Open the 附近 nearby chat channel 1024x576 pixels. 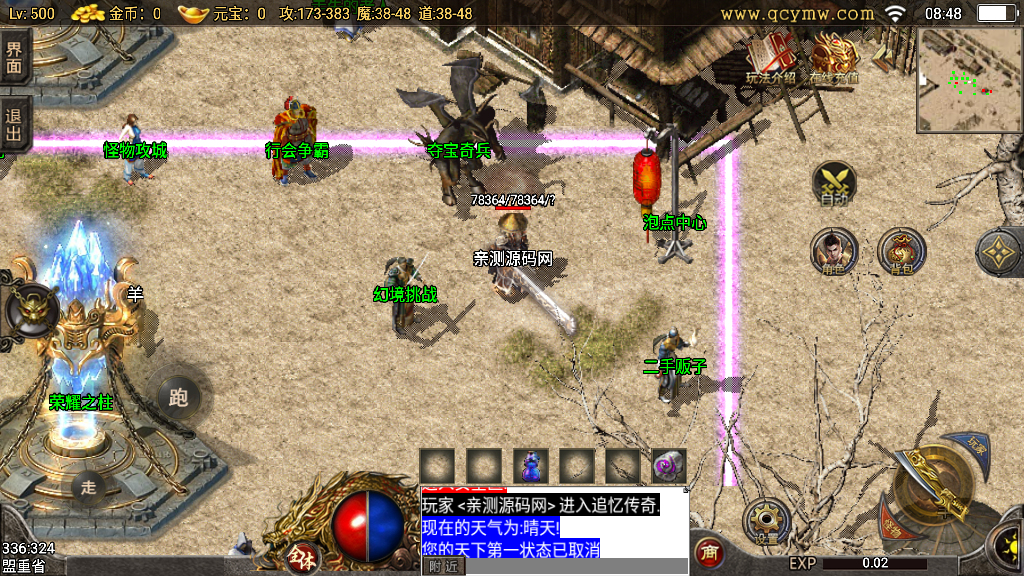pos(443,566)
